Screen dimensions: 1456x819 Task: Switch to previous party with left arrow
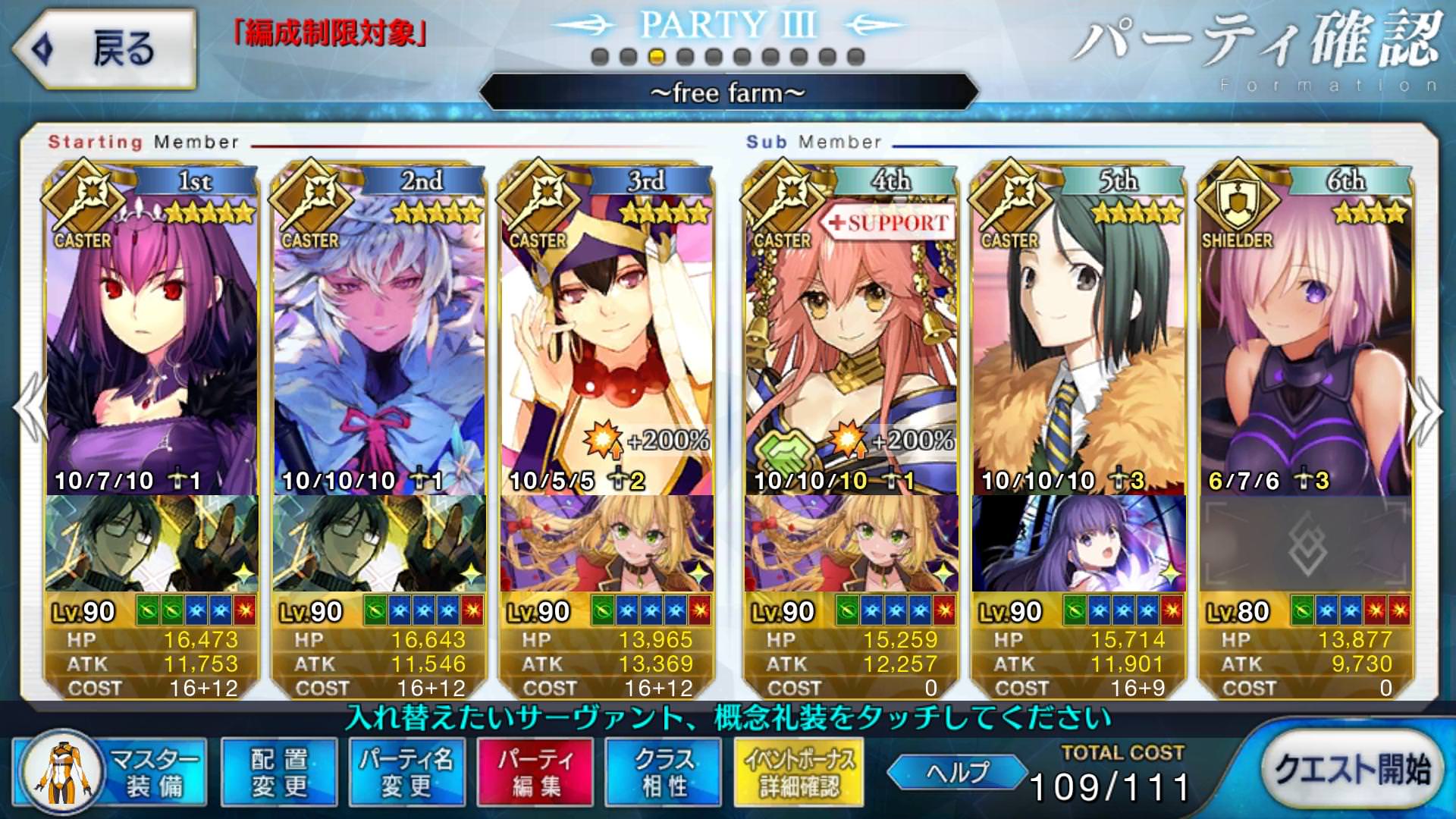click(30, 409)
